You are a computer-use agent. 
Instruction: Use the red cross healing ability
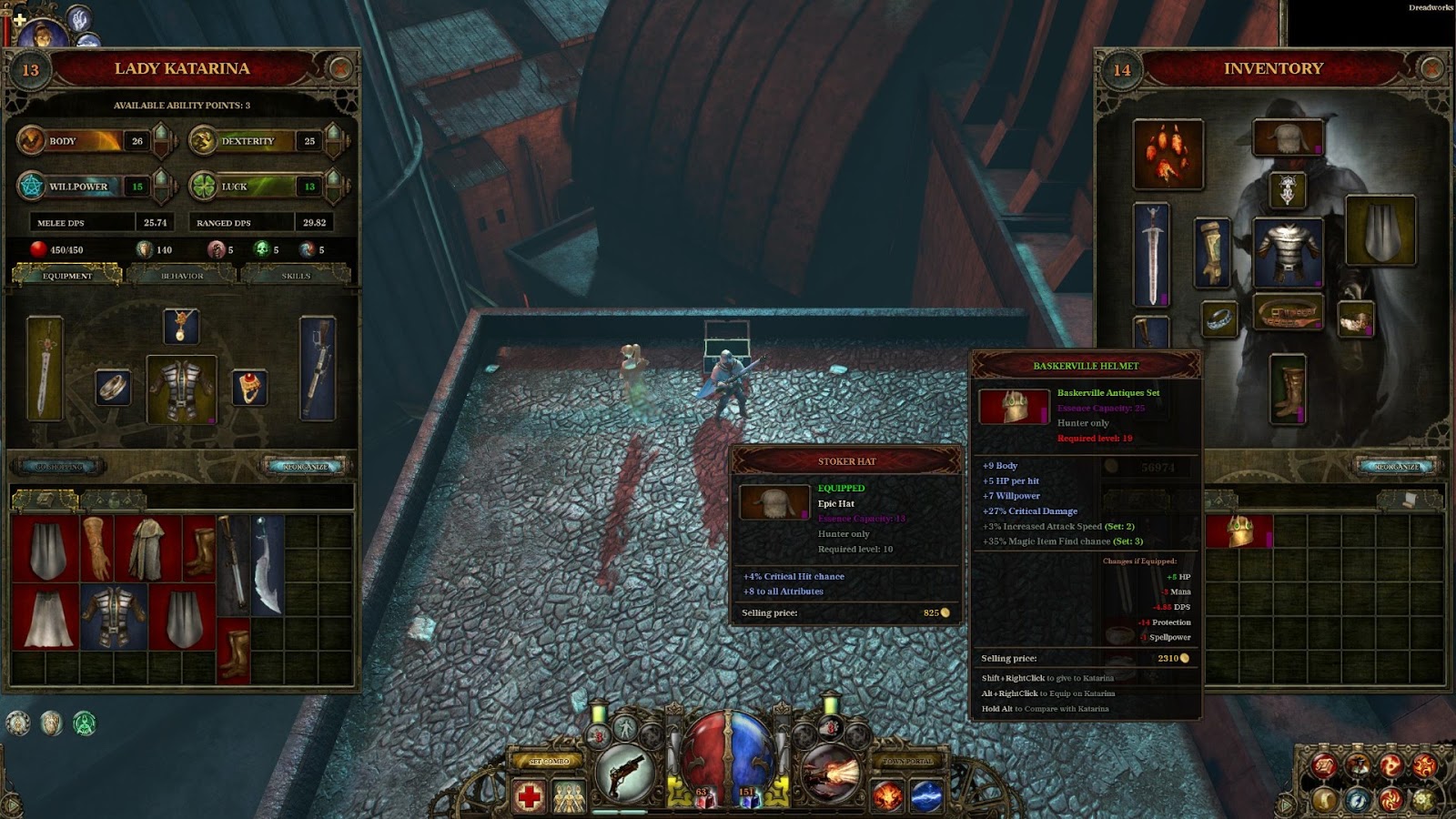tap(529, 797)
